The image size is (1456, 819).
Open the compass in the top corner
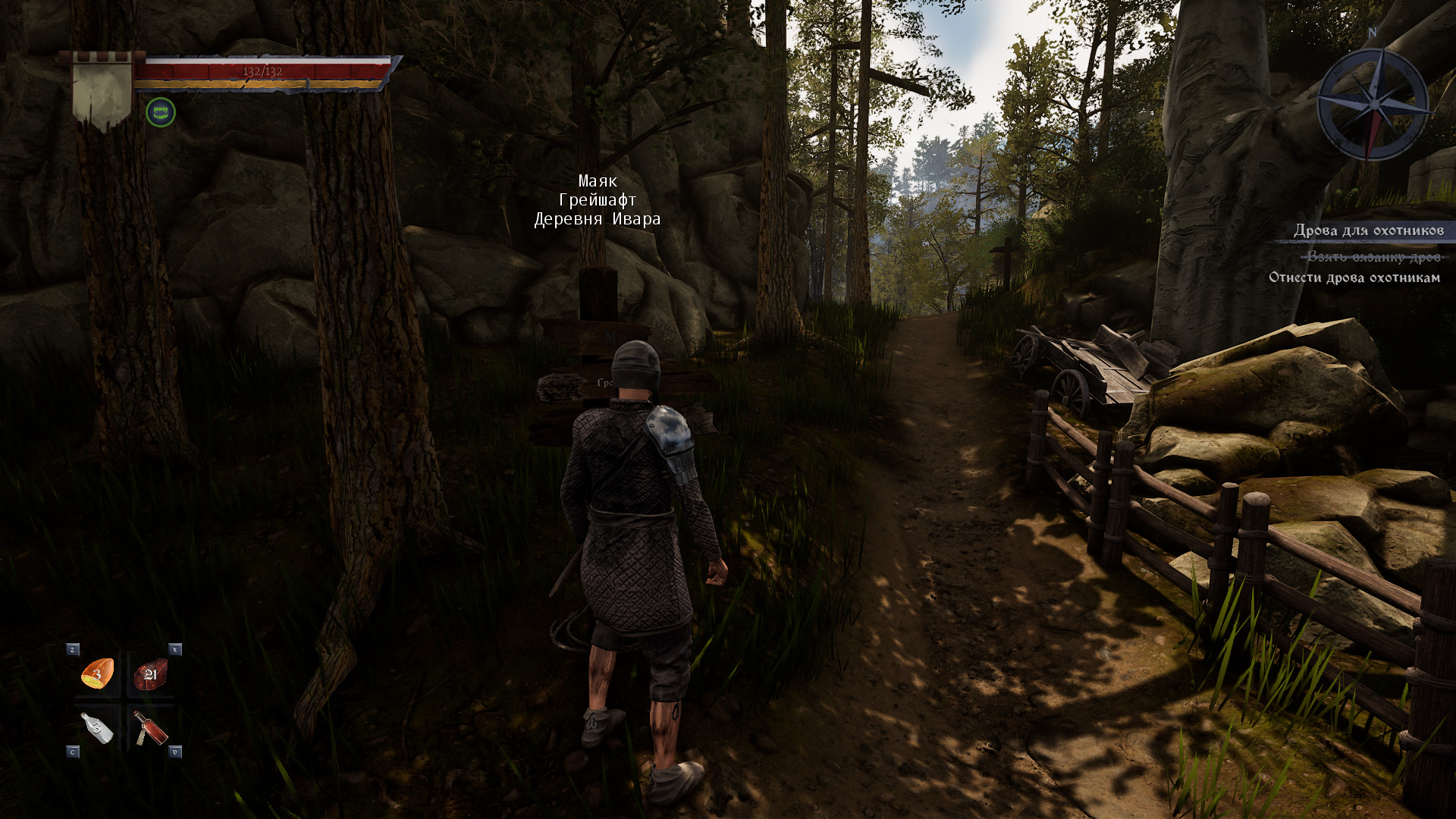tap(1372, 104)
